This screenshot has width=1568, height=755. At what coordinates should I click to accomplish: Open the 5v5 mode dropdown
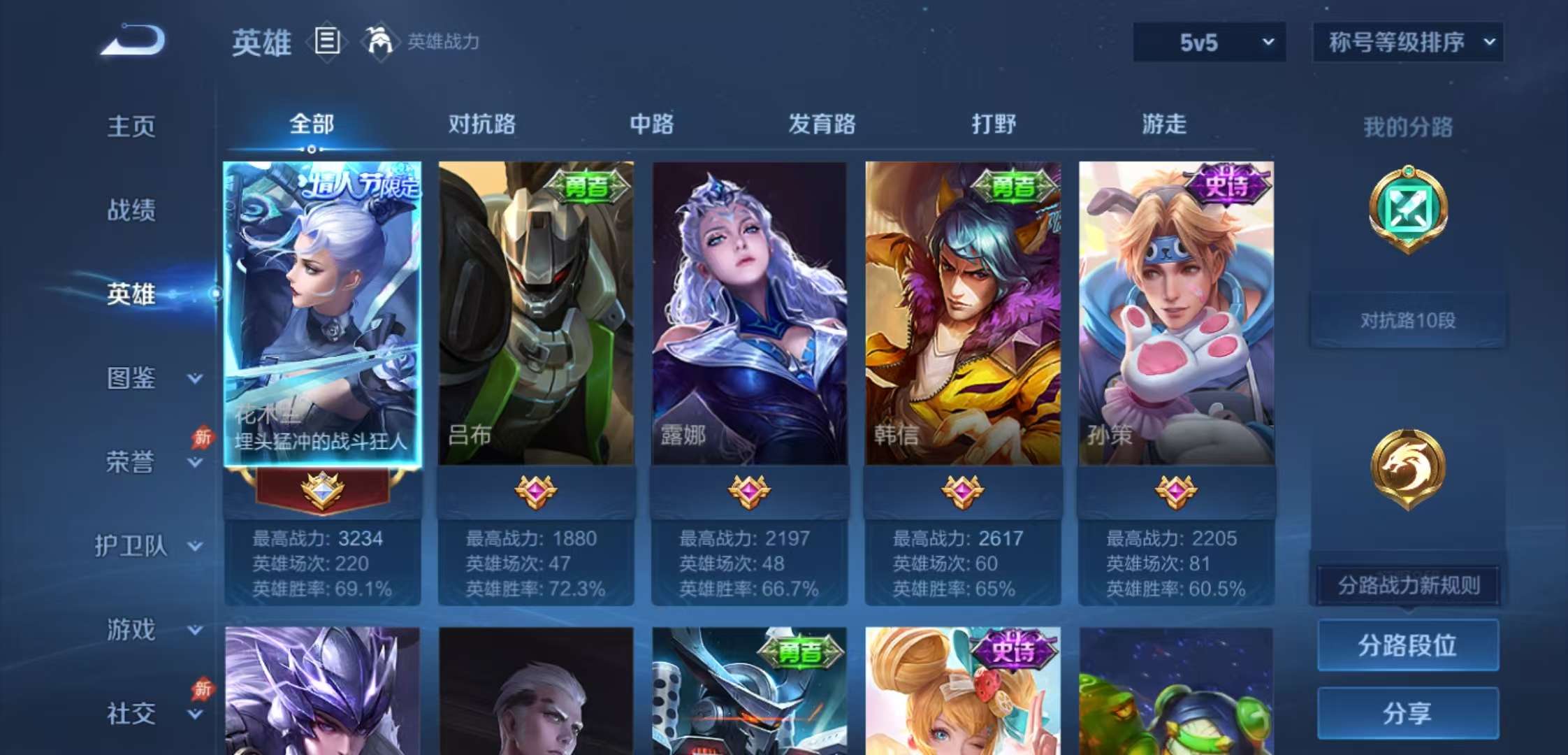point(1209,42)
